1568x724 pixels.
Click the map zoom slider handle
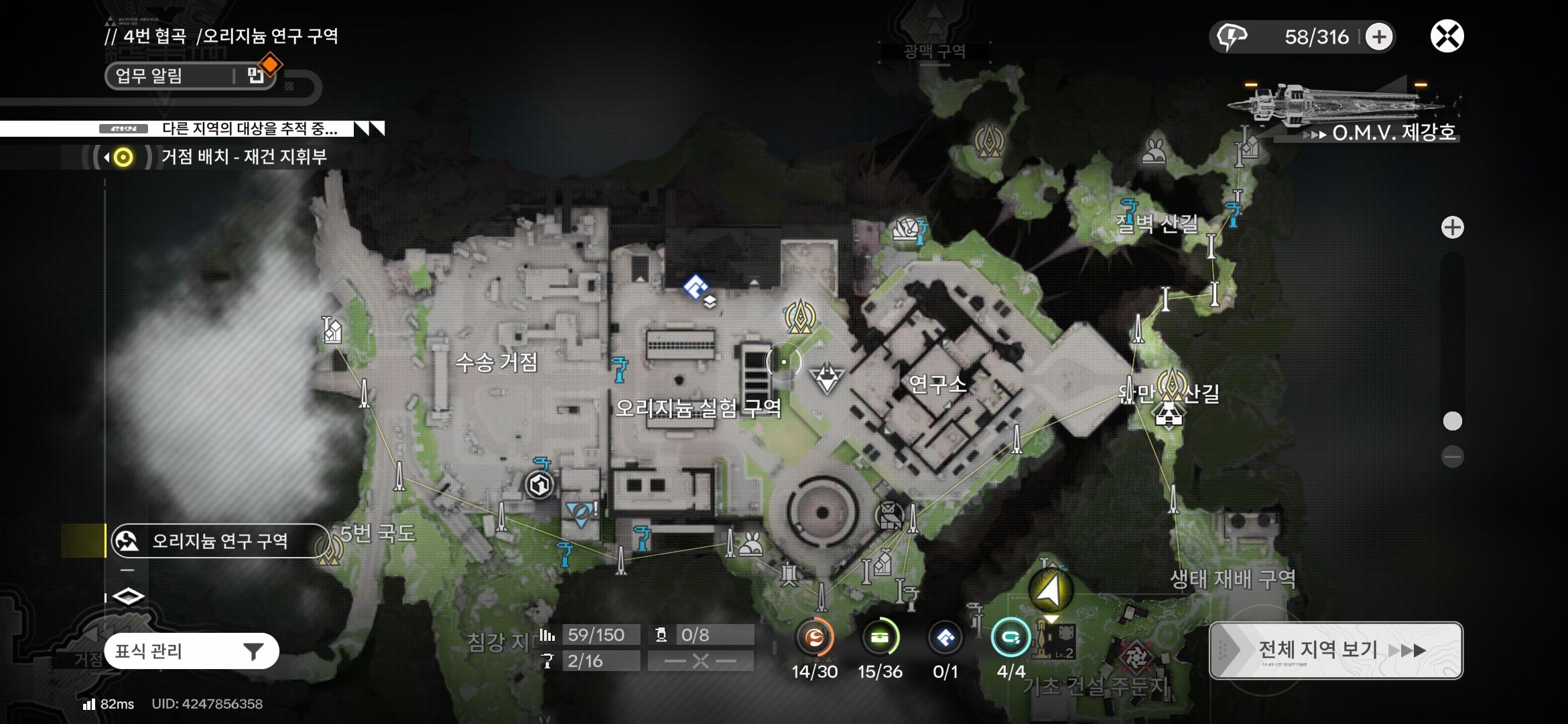pyautogui.click(x=1452, y=421)
